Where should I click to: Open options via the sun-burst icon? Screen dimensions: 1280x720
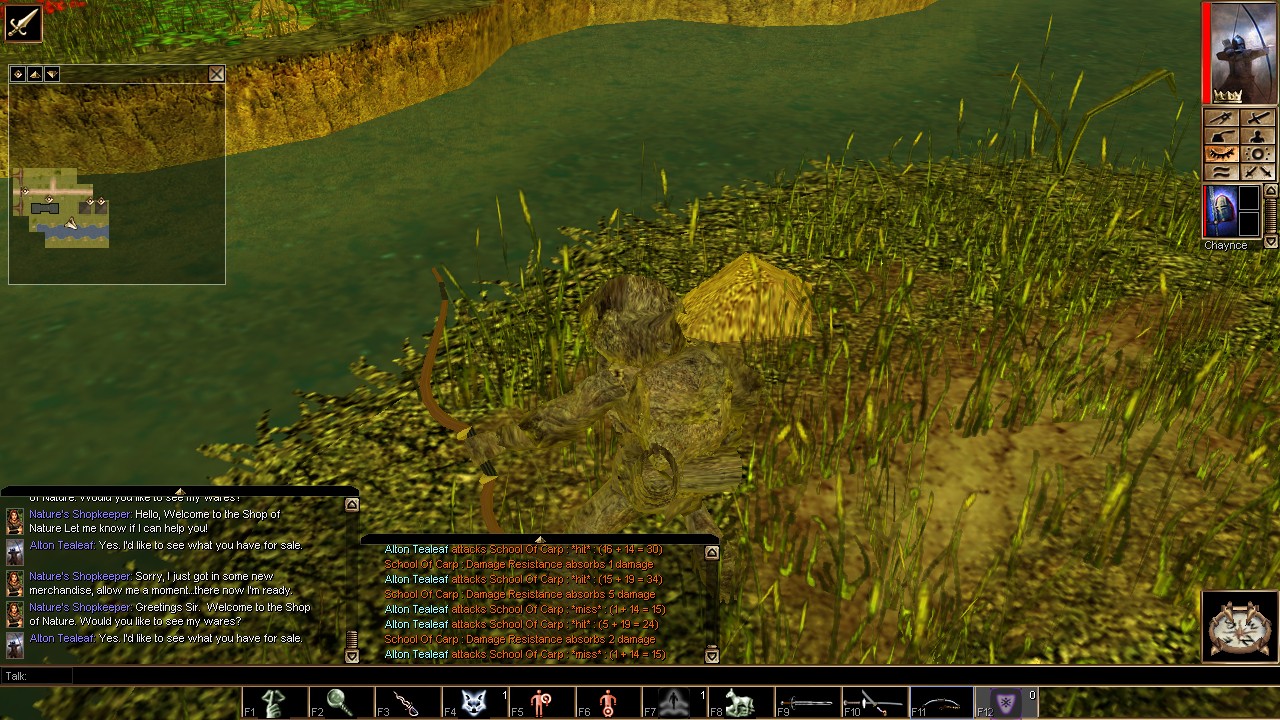click(x=1258, y=154)
